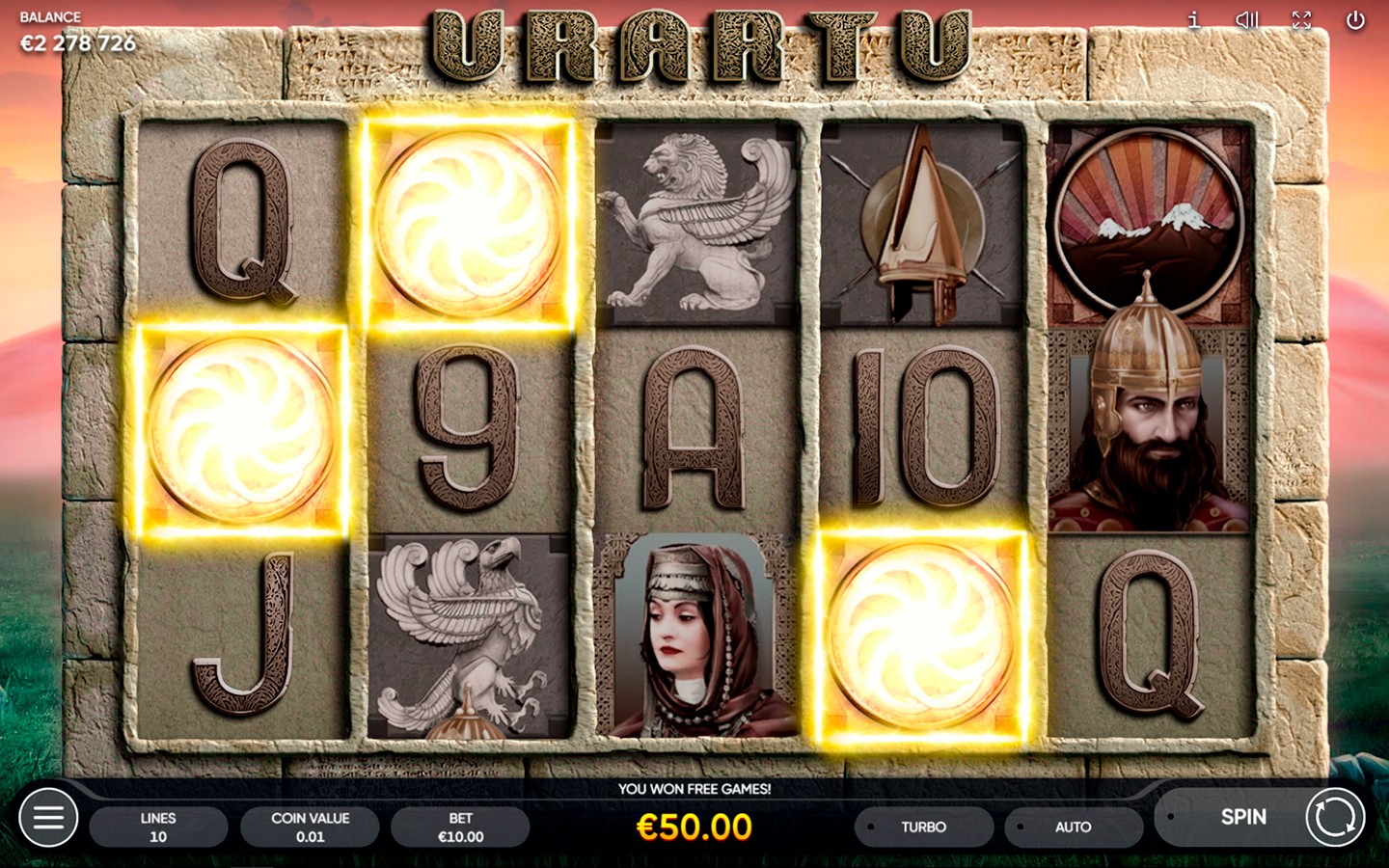Mute the sound with the speaker icon
The image size is (1389, 868).
tap(1247, 20)
